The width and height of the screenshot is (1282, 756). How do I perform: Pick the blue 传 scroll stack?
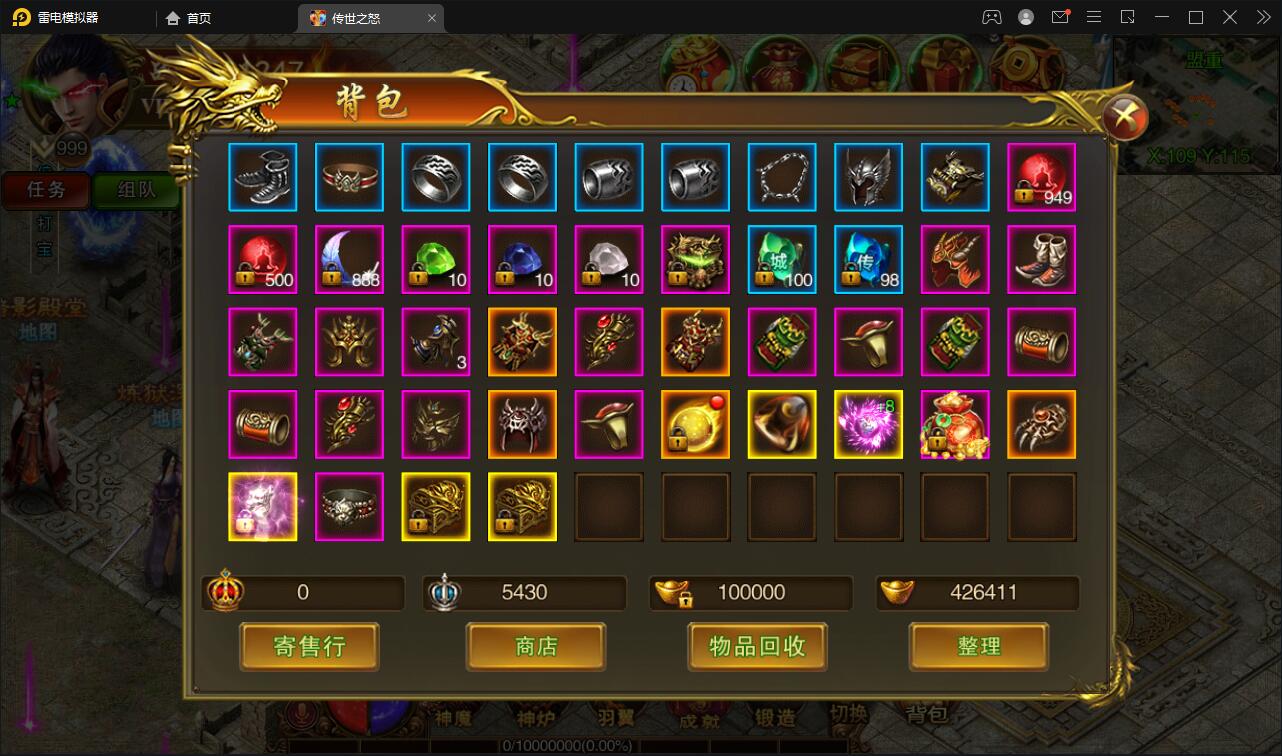(868, 260)
